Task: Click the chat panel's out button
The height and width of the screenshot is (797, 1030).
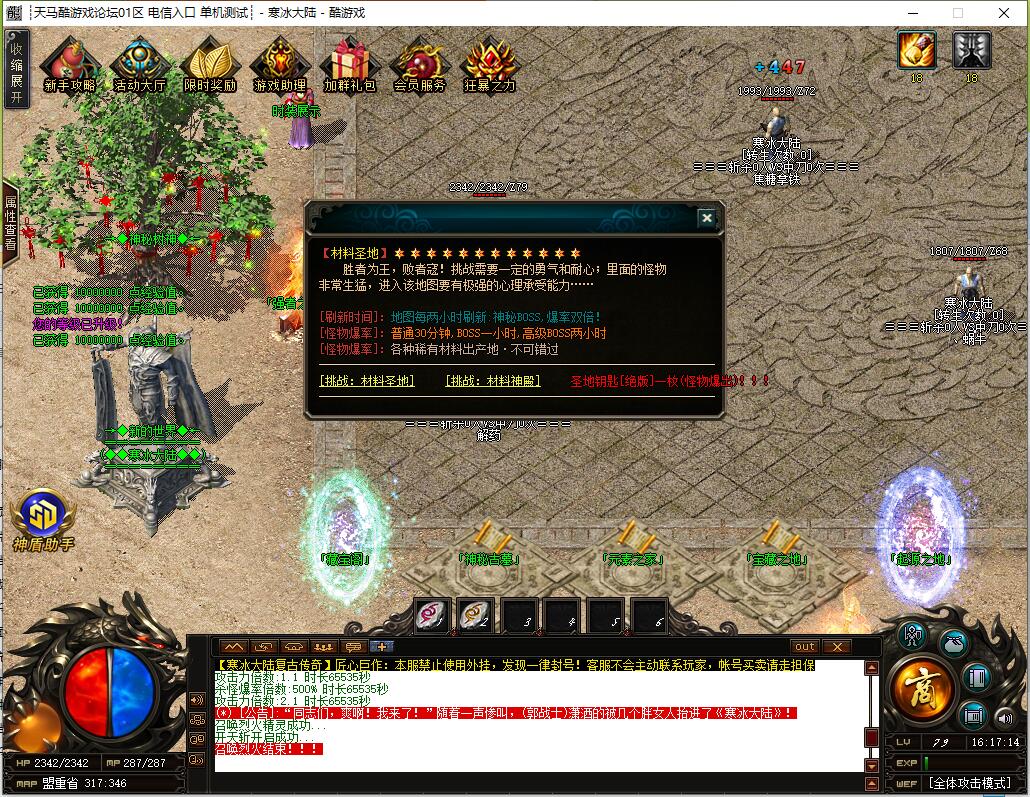Action: click(x=805, y=647)
